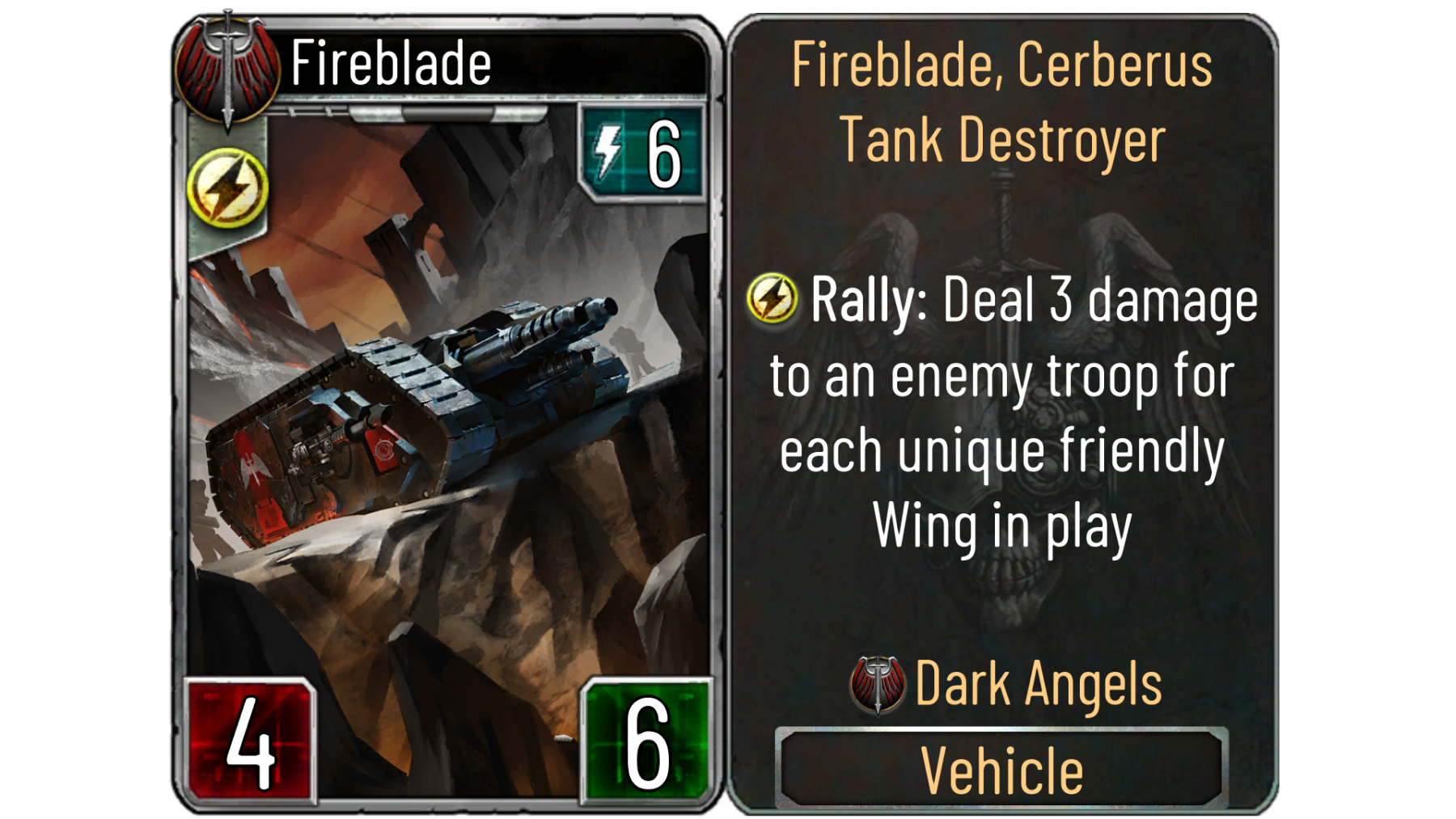Click the Vehicle type box

(1001, 769)
